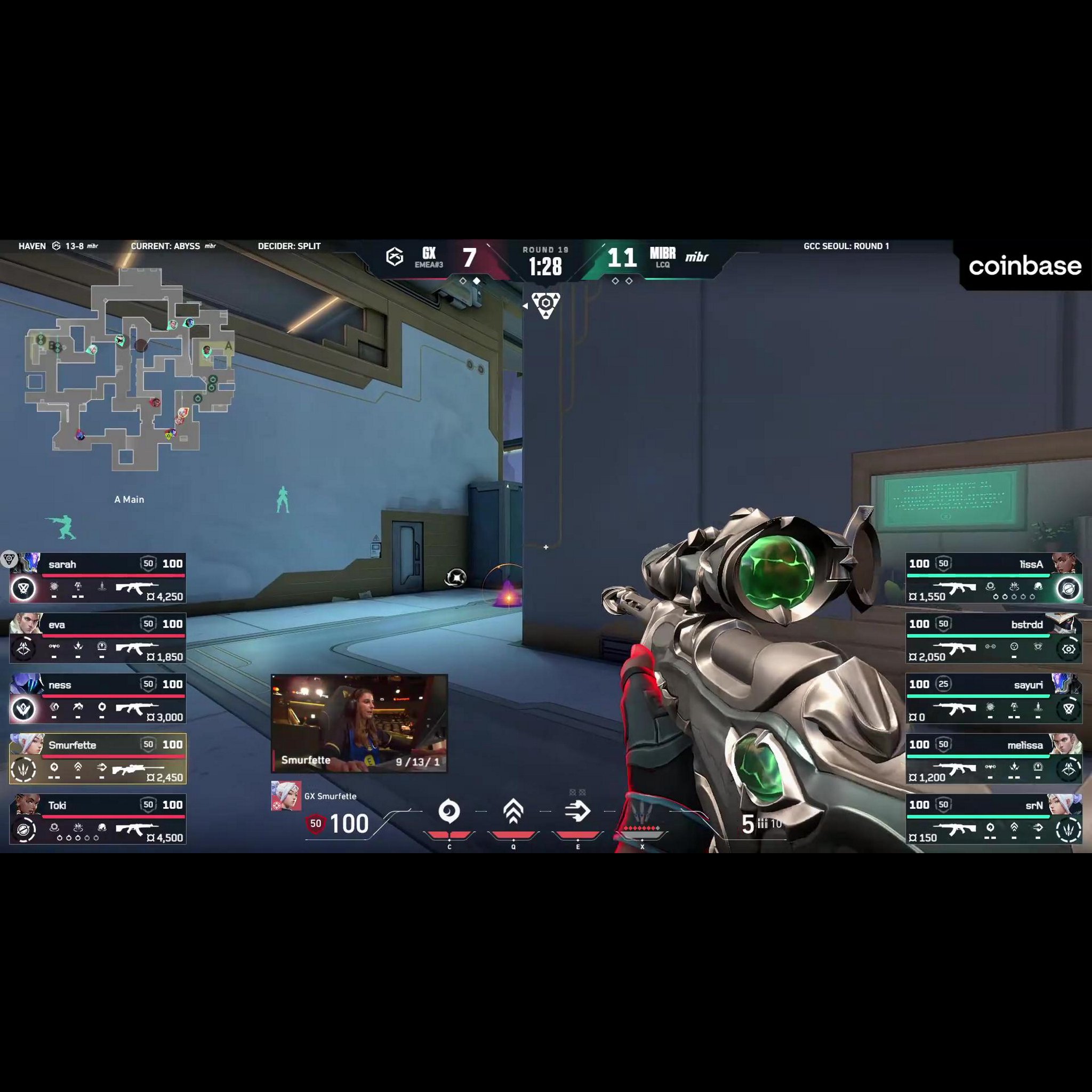The image size is (1092, 1092).
Task: Click the GX Smurfette agent portrait
Action: coord(285,796)
